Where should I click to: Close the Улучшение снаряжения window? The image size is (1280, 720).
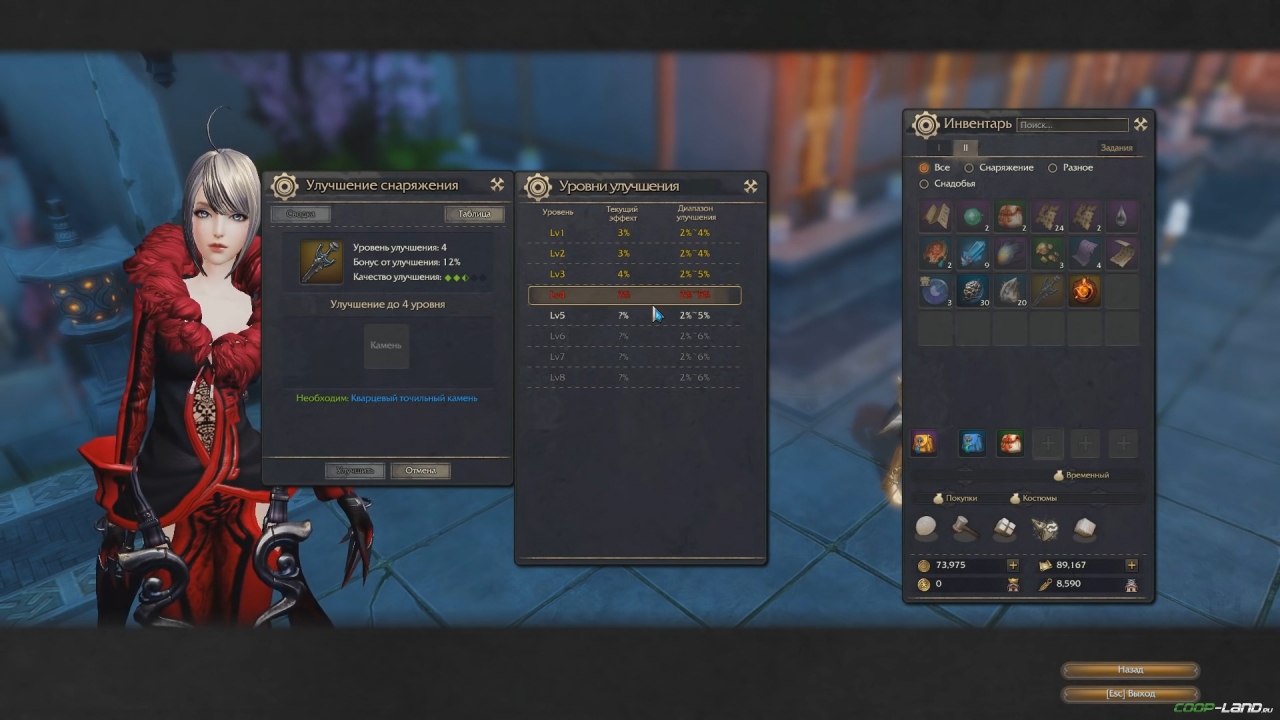pyautogui.click(x=497, y=185)
